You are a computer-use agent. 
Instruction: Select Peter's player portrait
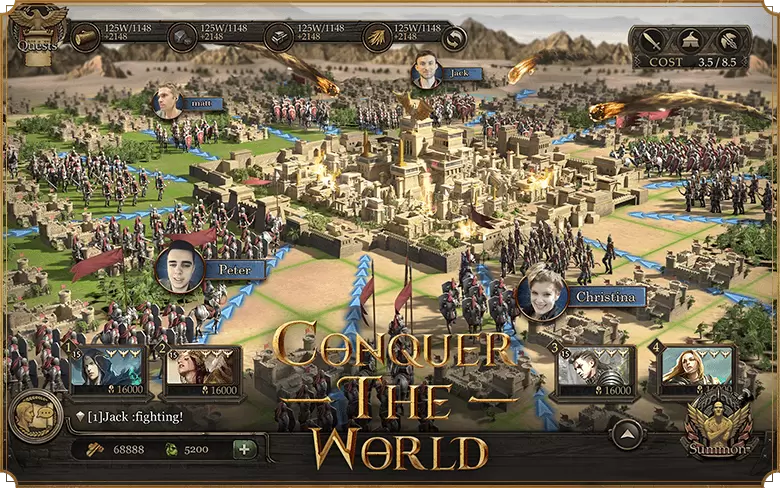pos(181,268)
